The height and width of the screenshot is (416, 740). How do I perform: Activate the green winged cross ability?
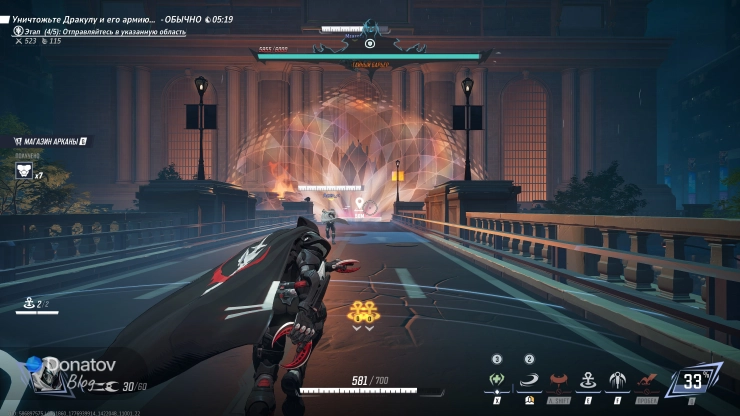point(497,381)
